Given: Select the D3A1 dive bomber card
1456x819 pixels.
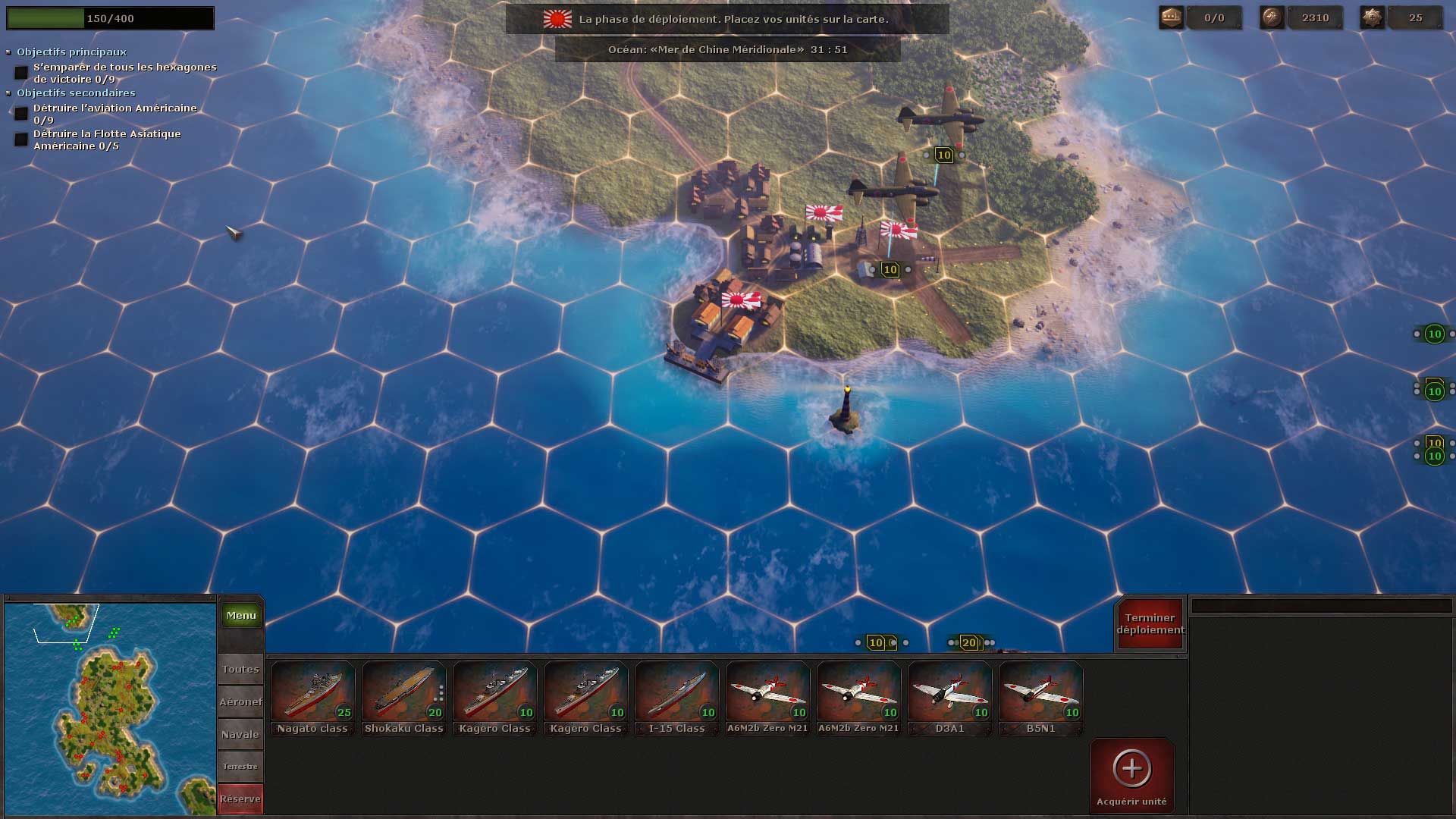Looking at the screenshot, I should (x=949, y=698).
